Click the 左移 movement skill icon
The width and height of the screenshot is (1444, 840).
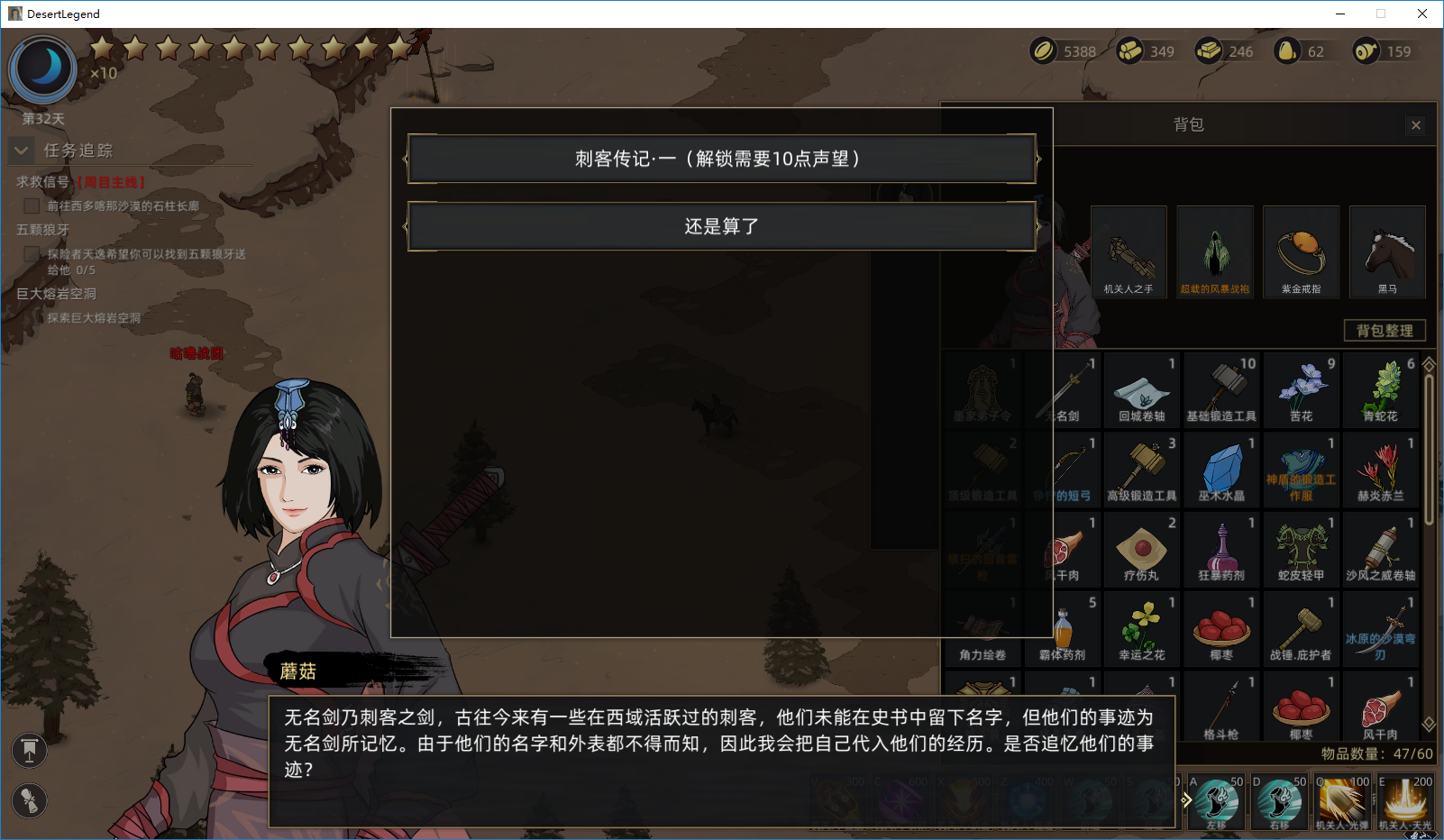click(1216, 799)
